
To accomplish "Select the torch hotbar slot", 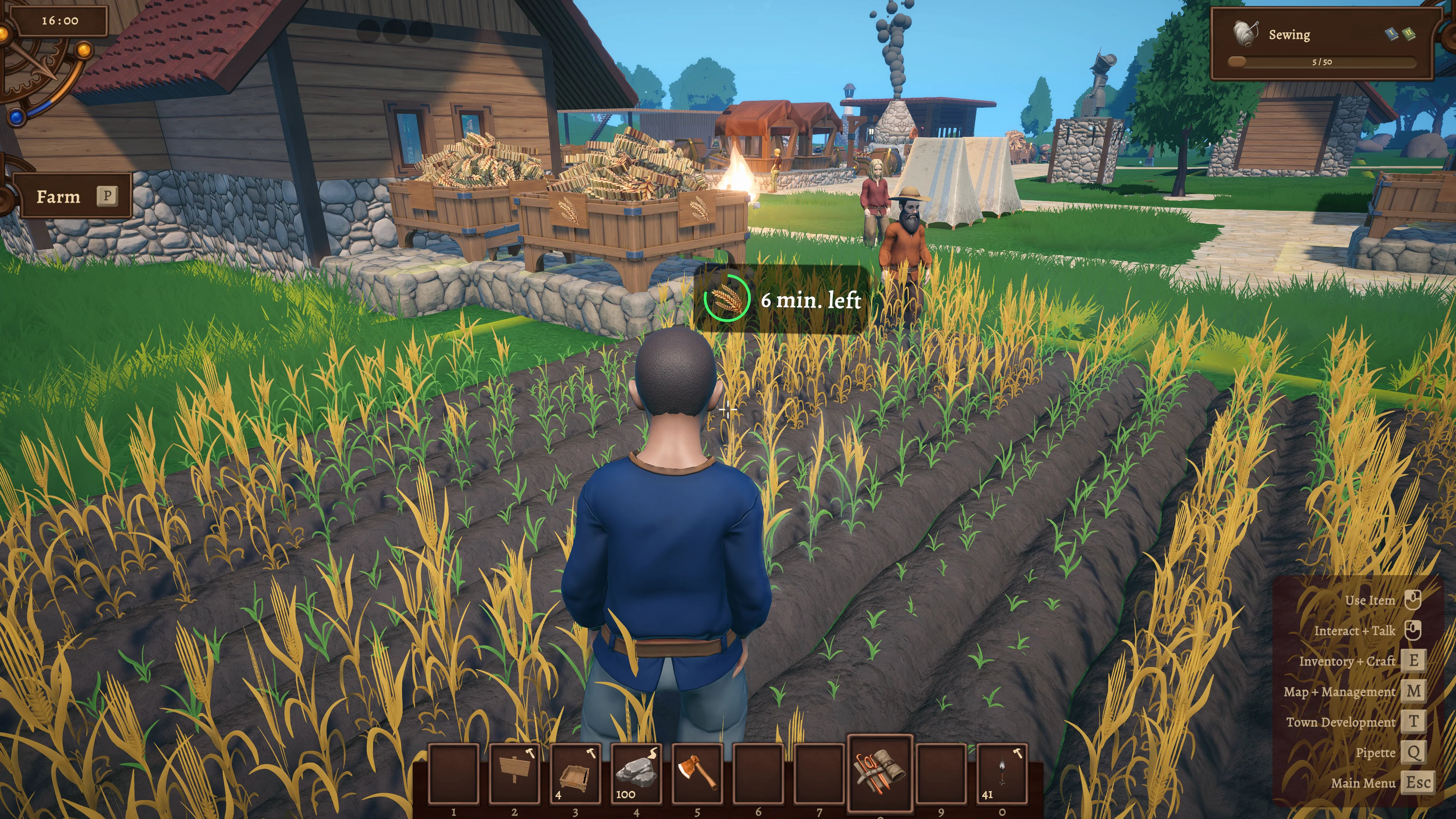I will [x=1001, y=773].
